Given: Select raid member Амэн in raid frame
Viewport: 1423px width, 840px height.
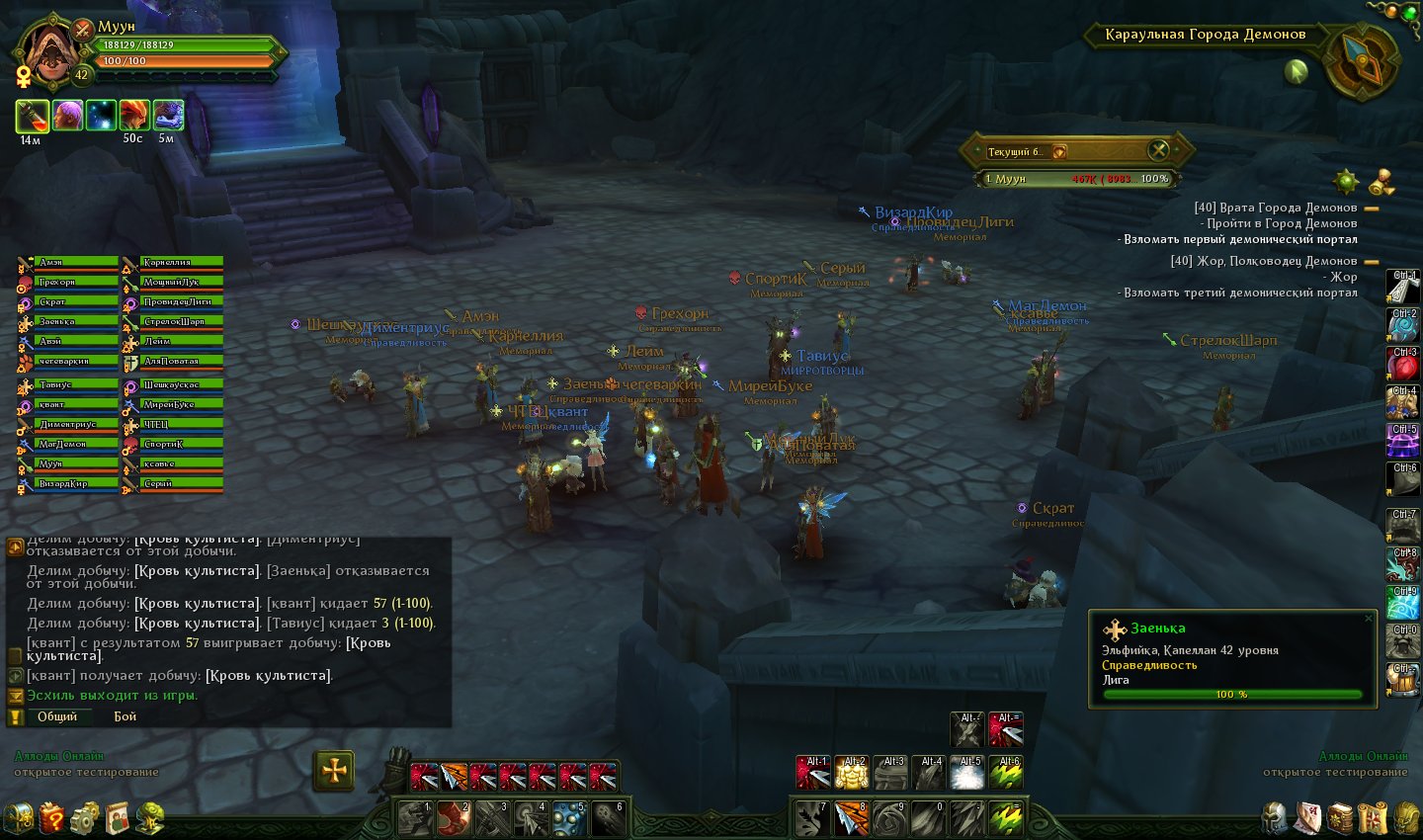Looking at the screenshot, I should click(x=76, y=263).
